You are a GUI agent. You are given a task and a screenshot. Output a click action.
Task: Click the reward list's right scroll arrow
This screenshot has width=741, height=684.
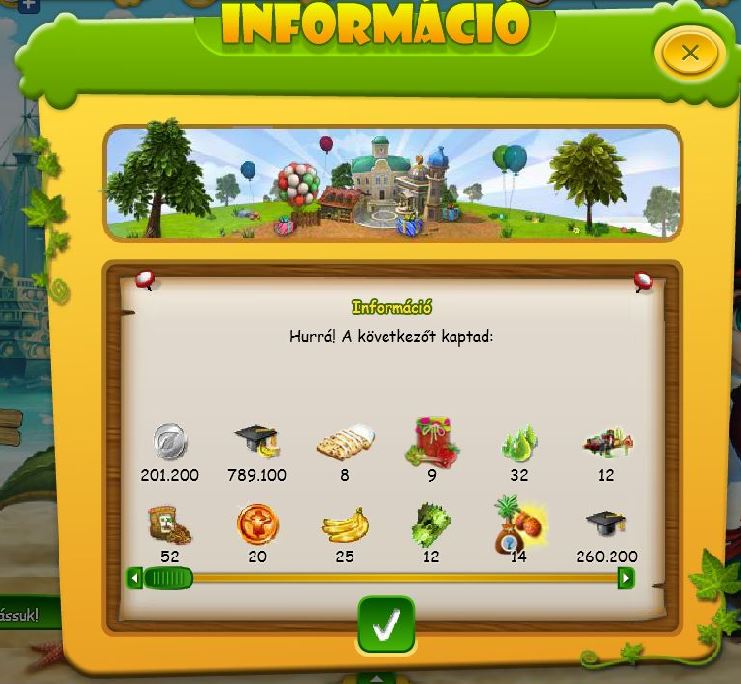(x=626, y=578)
